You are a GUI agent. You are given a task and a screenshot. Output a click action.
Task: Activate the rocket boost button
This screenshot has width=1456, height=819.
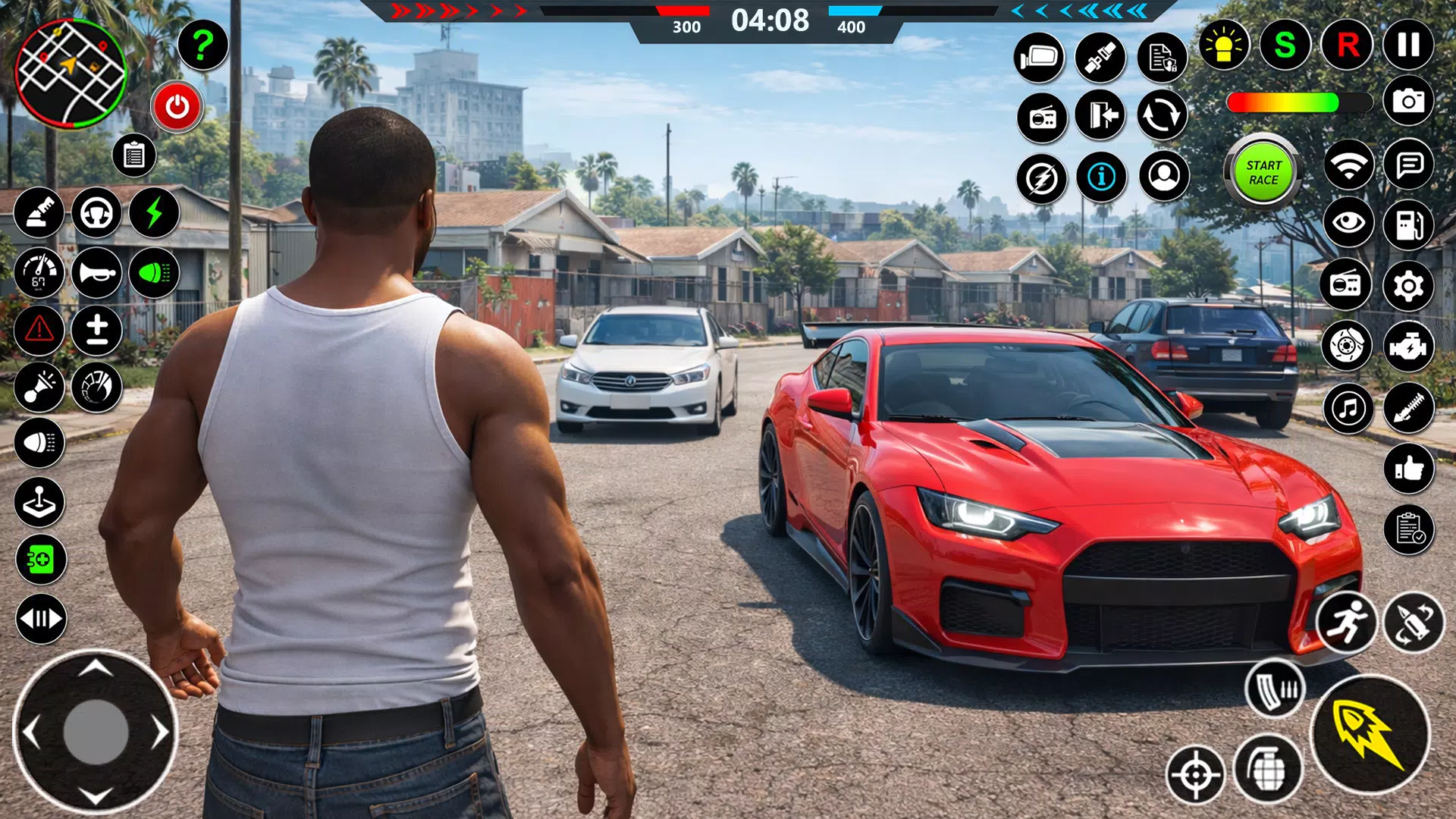[x=1370, y=734]
